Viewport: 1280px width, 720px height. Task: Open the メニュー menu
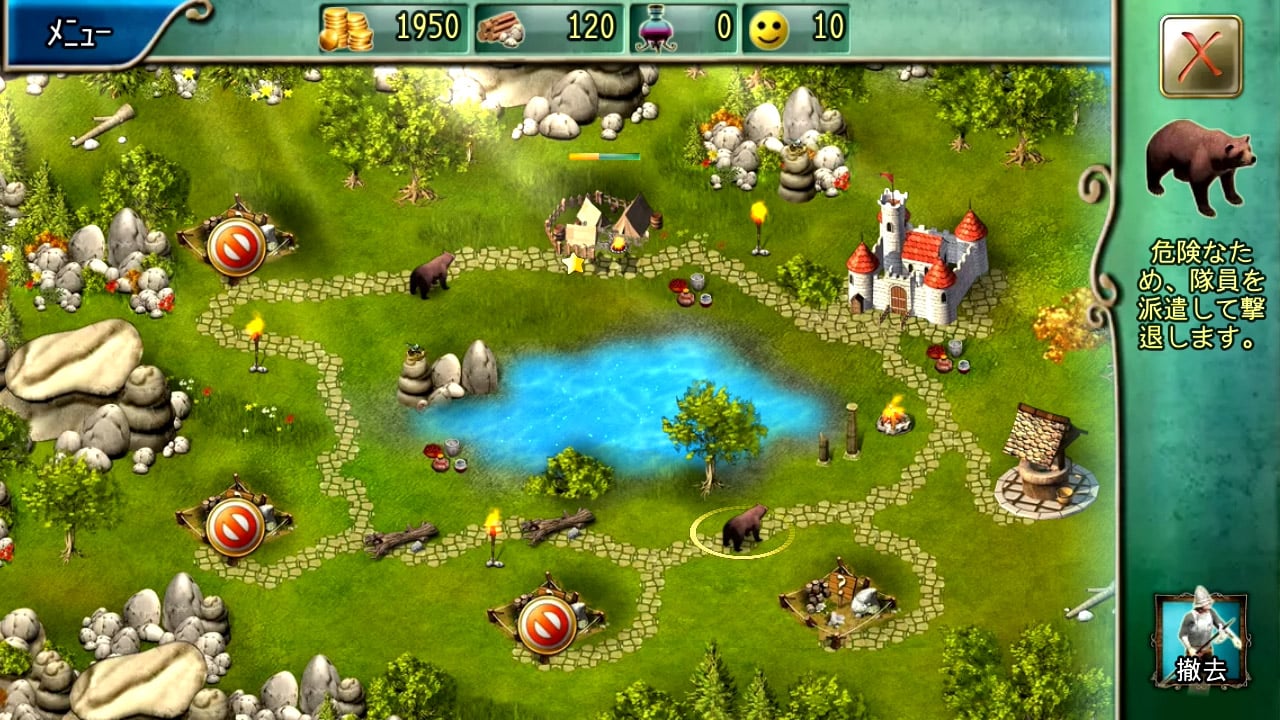coord(80,33)
